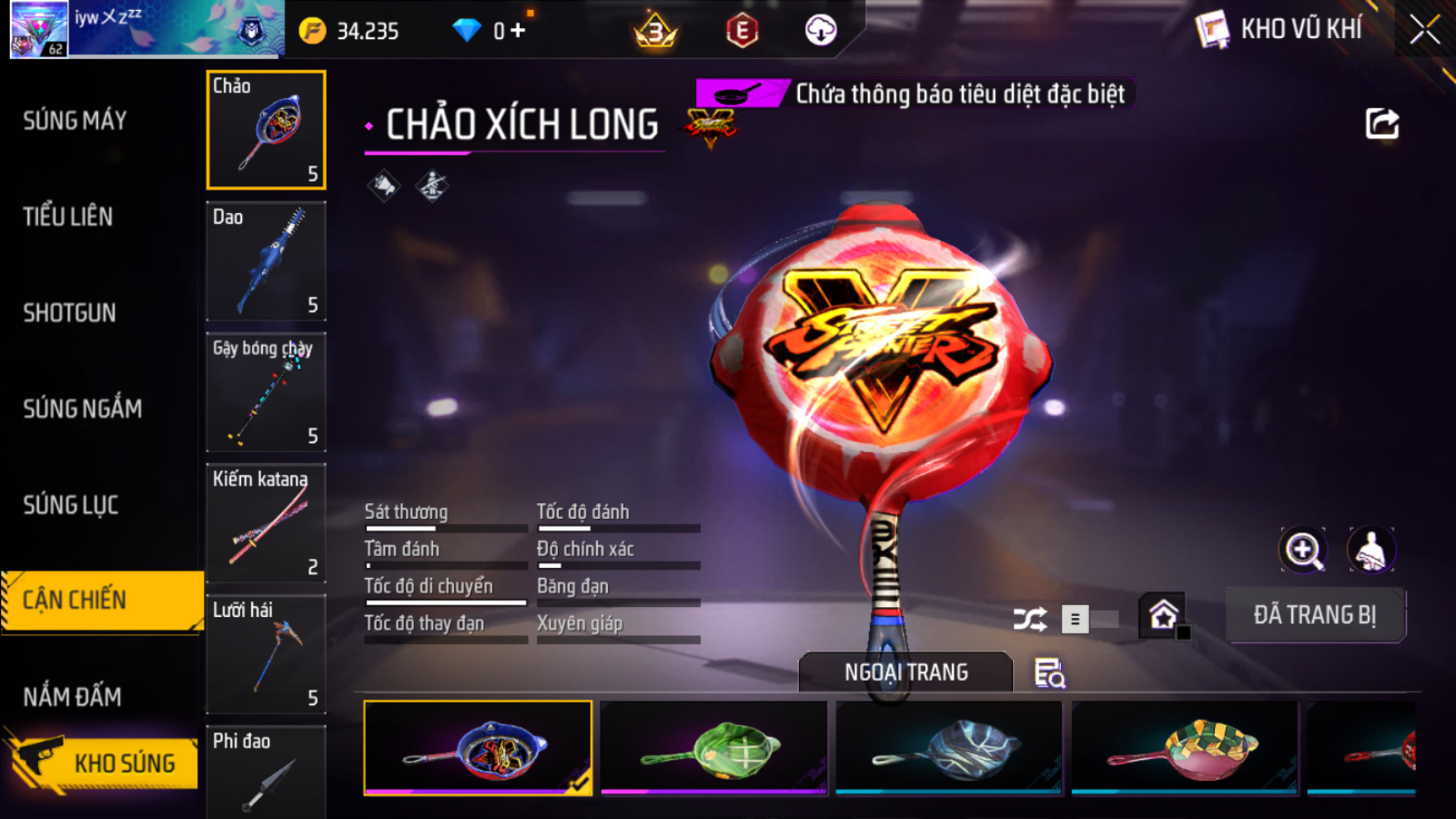Pick the Kiếm katana weapon
1456x819 pixels.
(266, 523)
